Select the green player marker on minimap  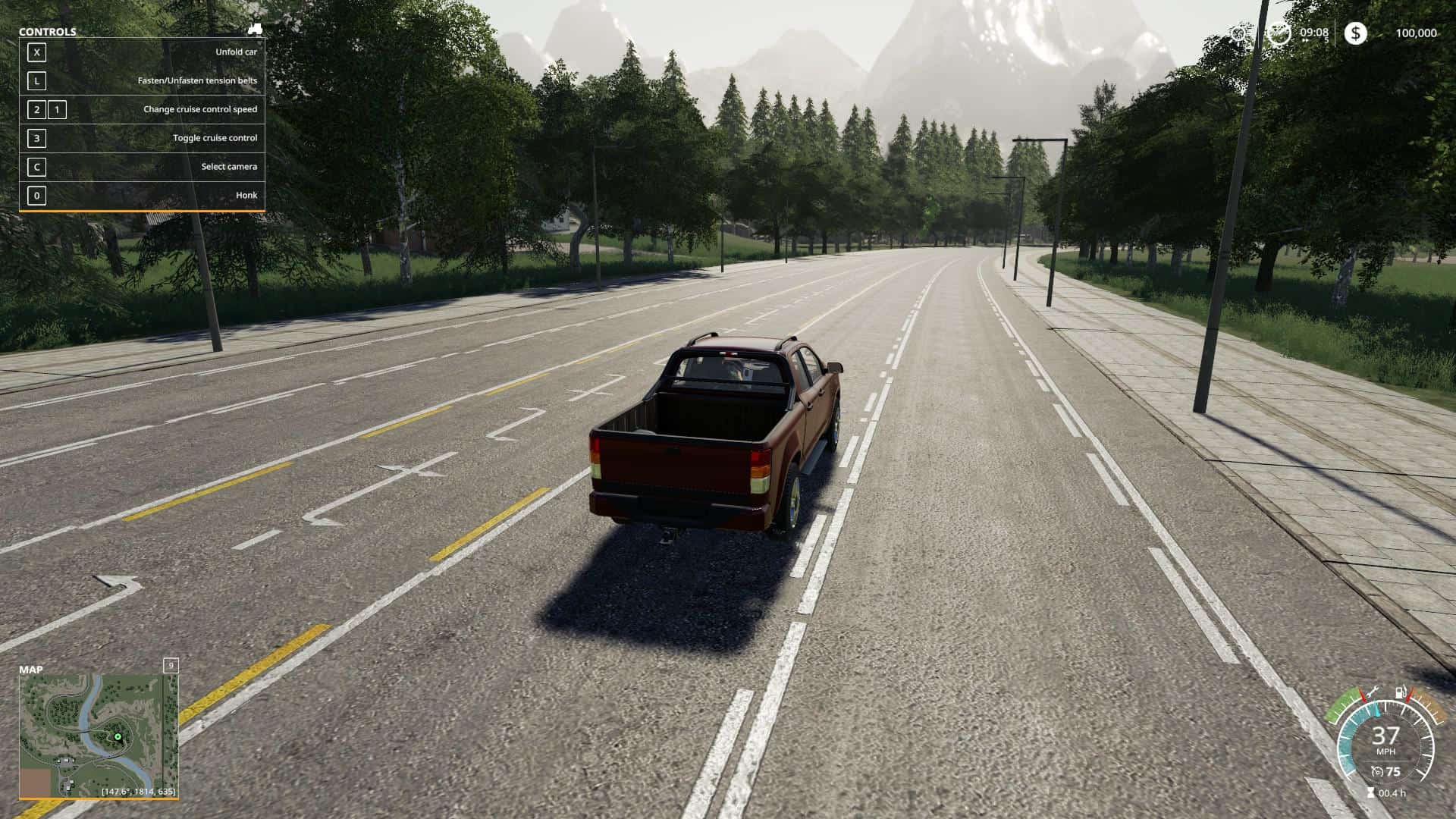click(x=118, y=736)
